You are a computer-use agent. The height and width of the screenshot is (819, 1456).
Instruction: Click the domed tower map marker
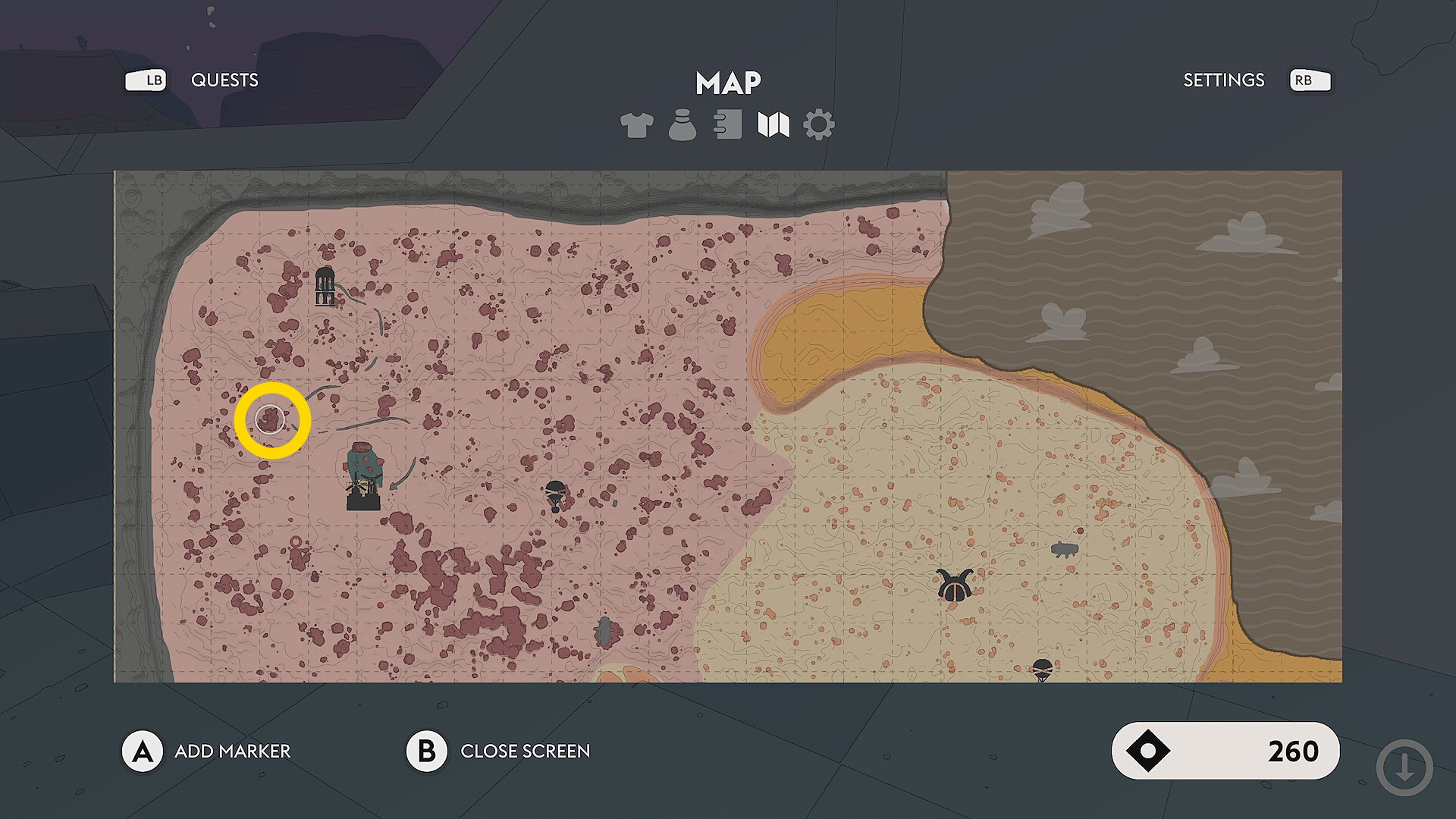(x=325, y=286)
